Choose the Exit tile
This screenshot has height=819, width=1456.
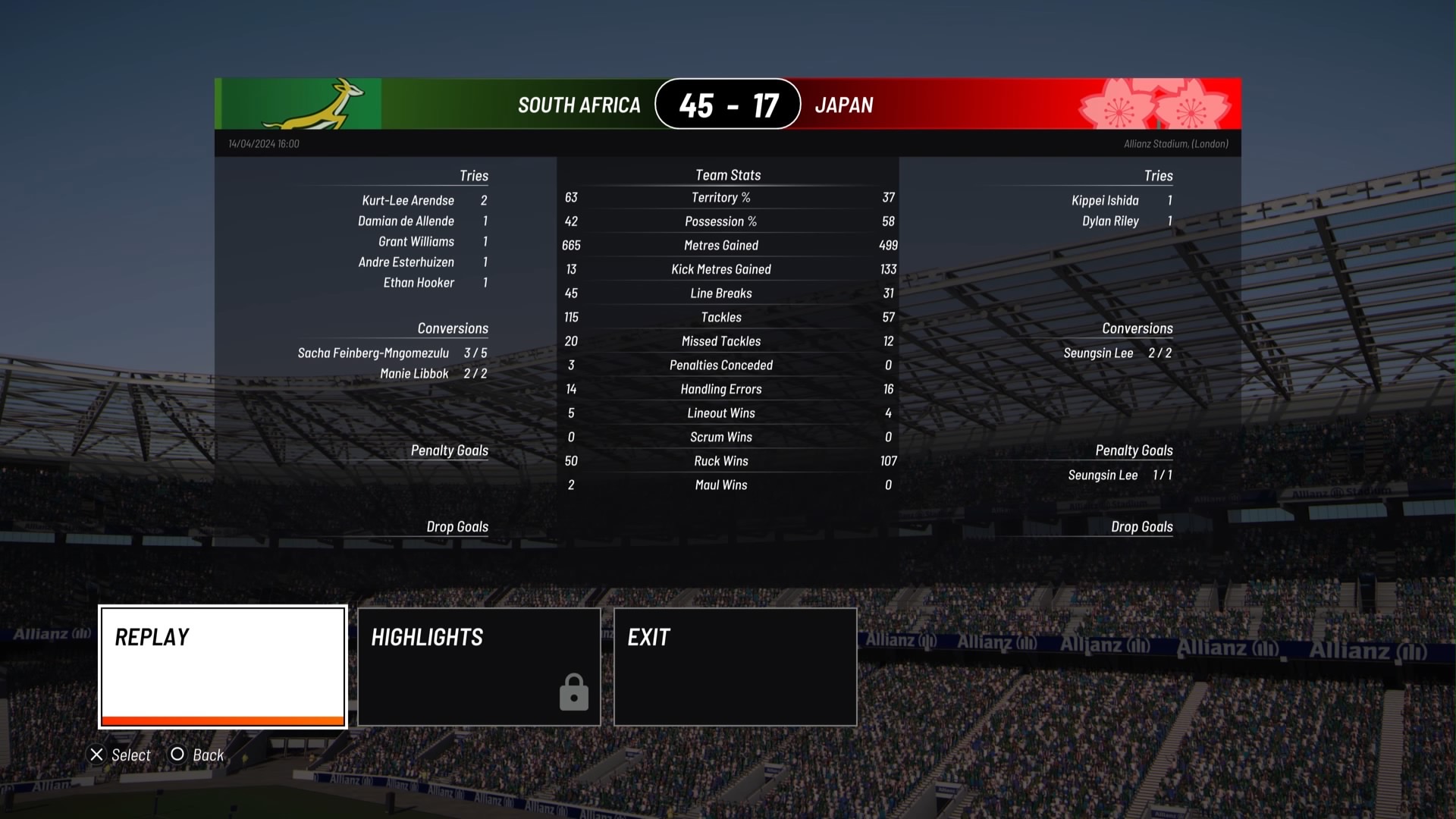click(735, 667)
